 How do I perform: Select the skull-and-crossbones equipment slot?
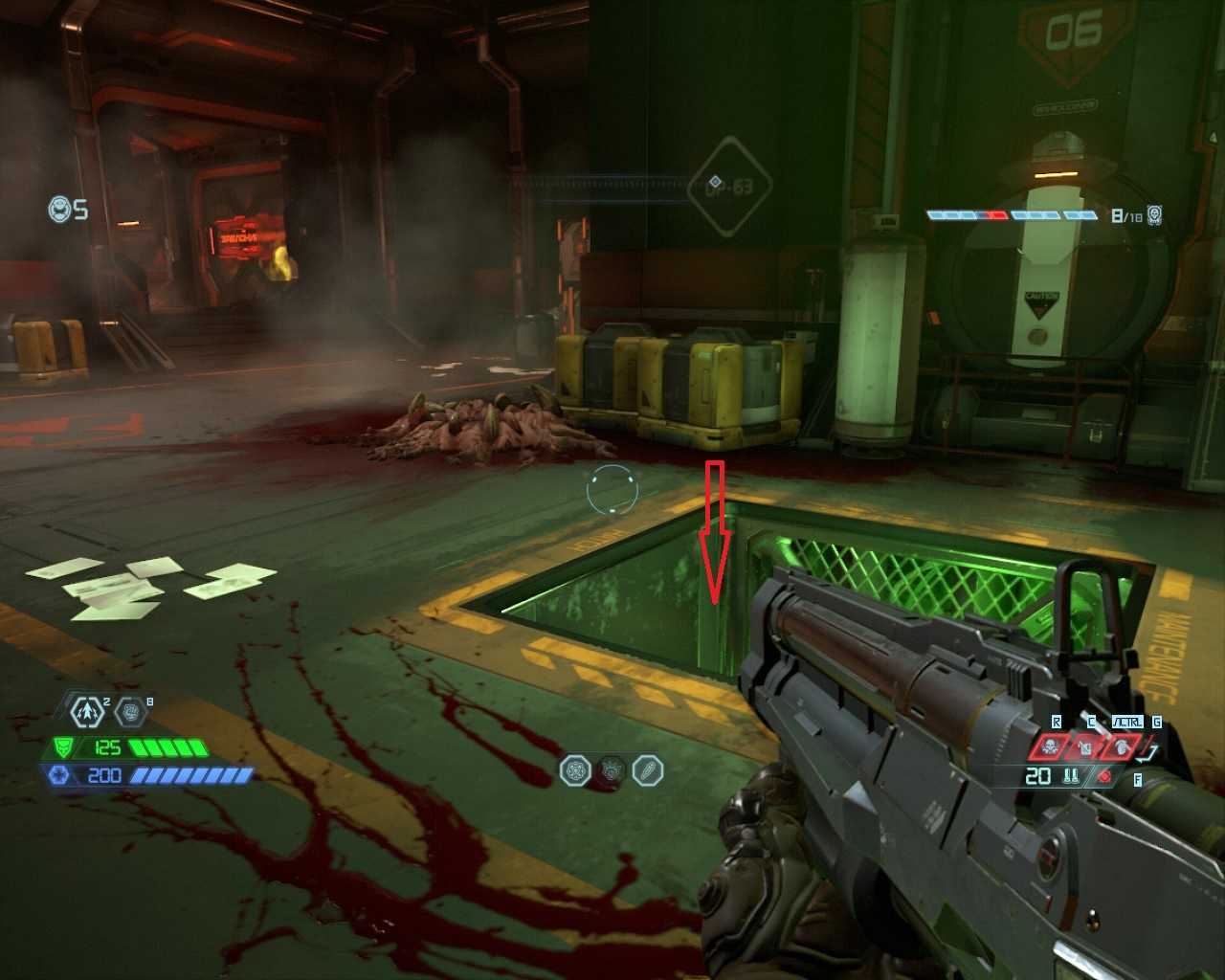pyautogui.click(x=1049, y=746)
